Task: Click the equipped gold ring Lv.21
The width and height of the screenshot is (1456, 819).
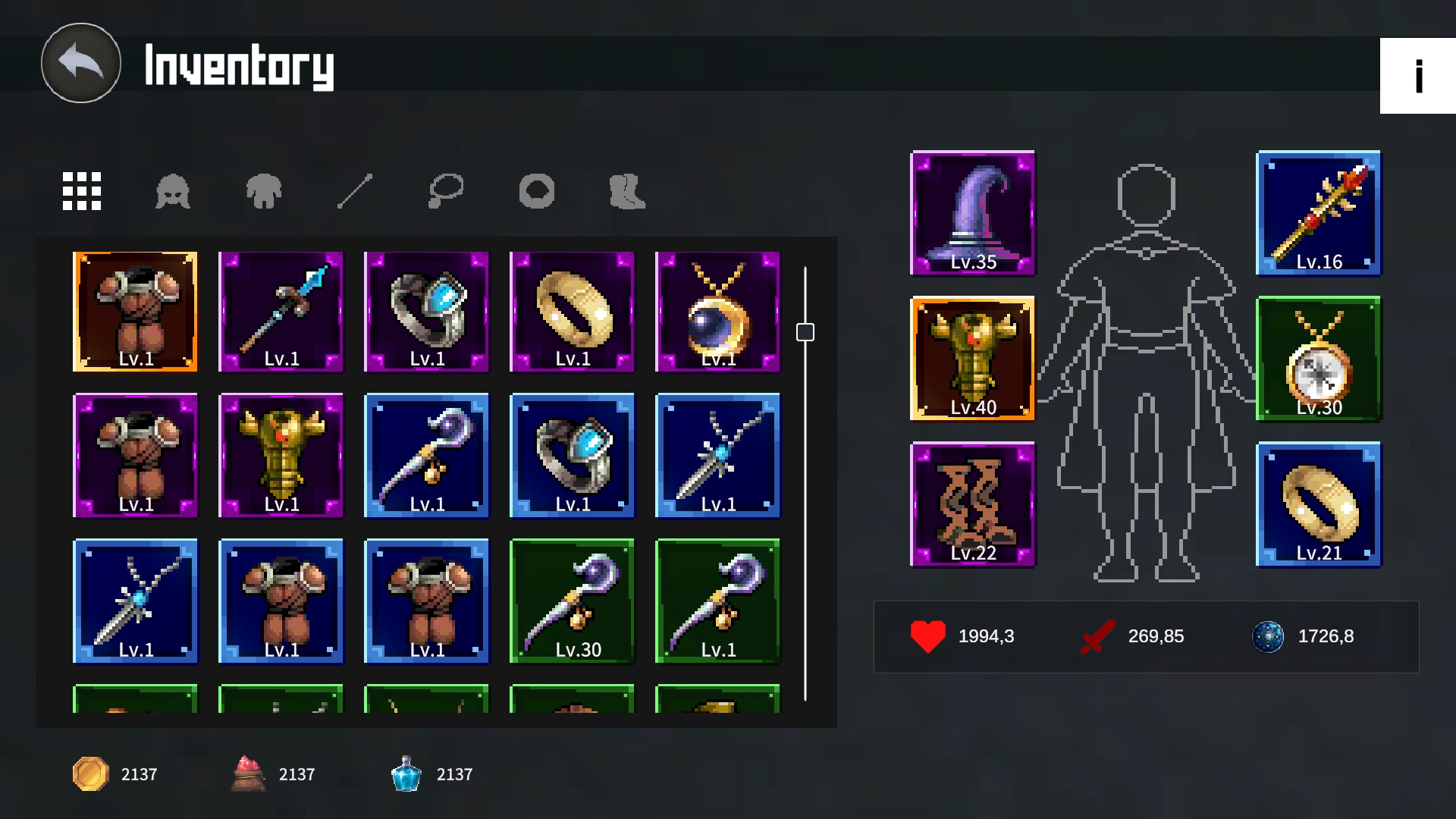Action: [1318, 504]
